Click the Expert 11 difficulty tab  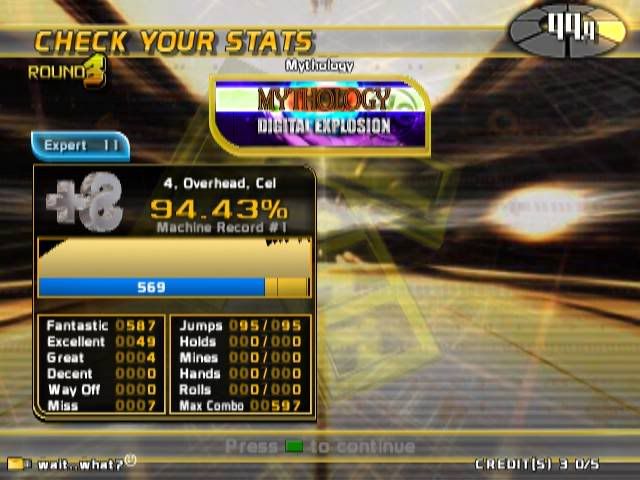(80, 146)
